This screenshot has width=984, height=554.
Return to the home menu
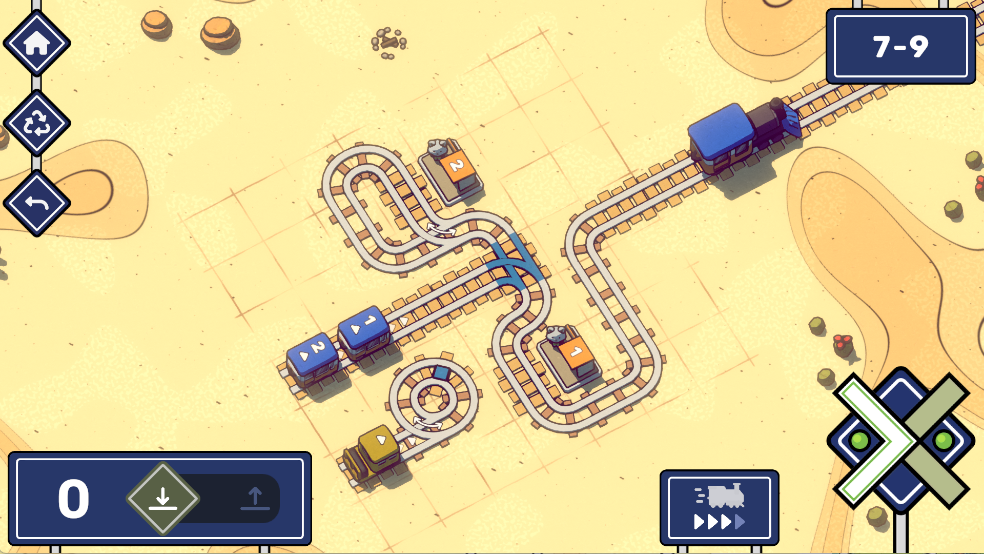37,43
